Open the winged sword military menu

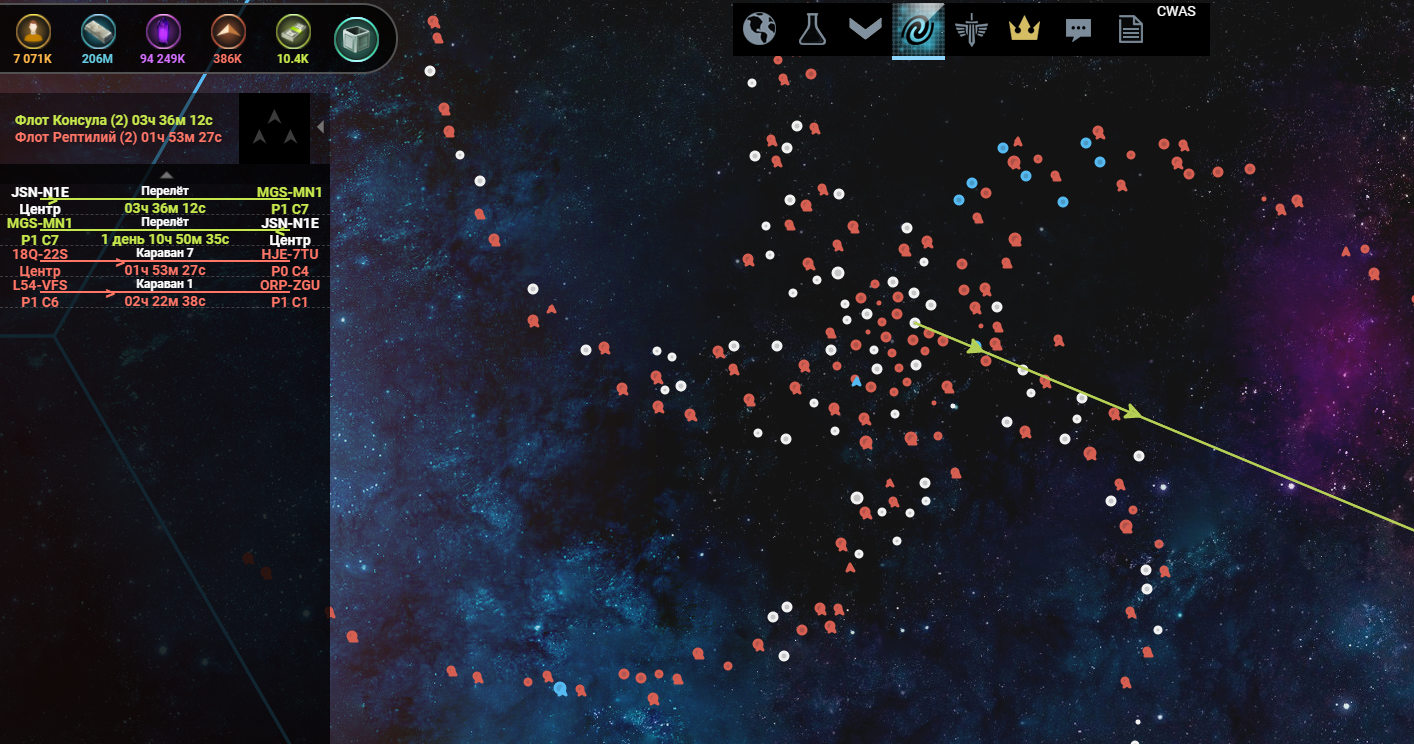pyautogui.click(x=970, y=29)
